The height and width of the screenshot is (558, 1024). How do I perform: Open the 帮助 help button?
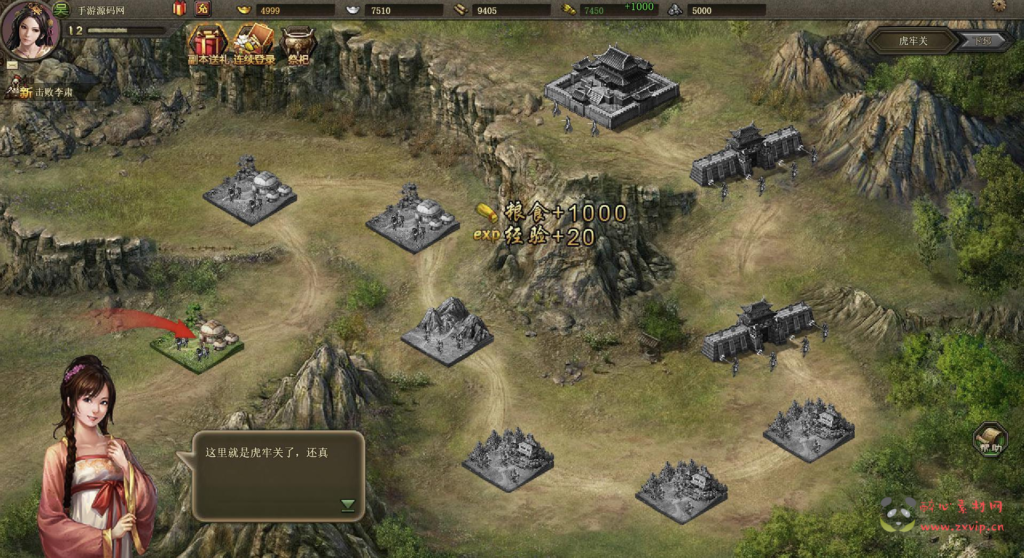pos(989,439)
